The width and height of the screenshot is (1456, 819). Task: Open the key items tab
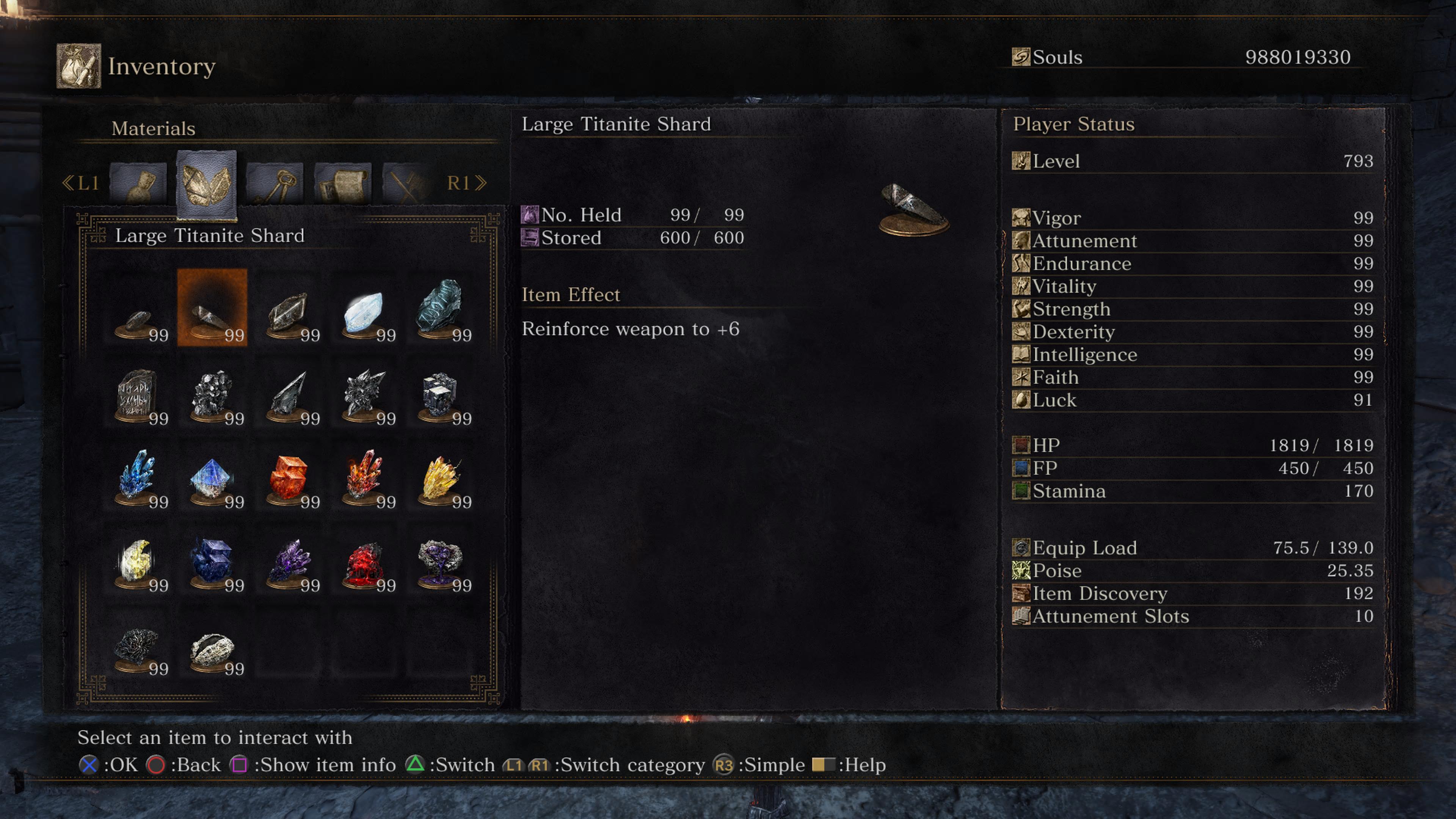tap(275, 183)
